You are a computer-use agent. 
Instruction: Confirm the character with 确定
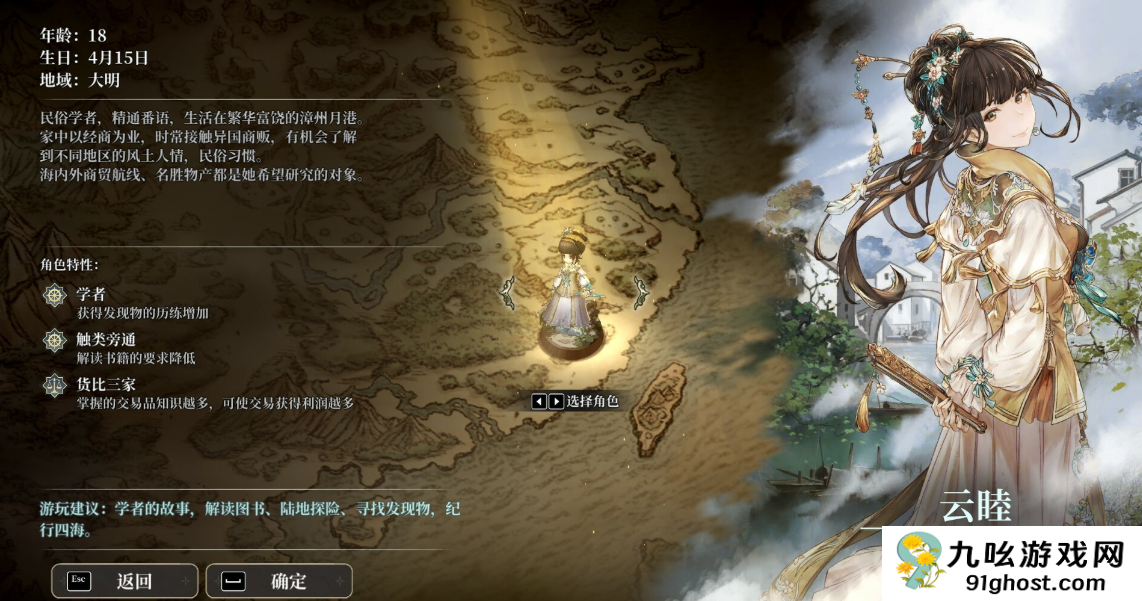279,581
